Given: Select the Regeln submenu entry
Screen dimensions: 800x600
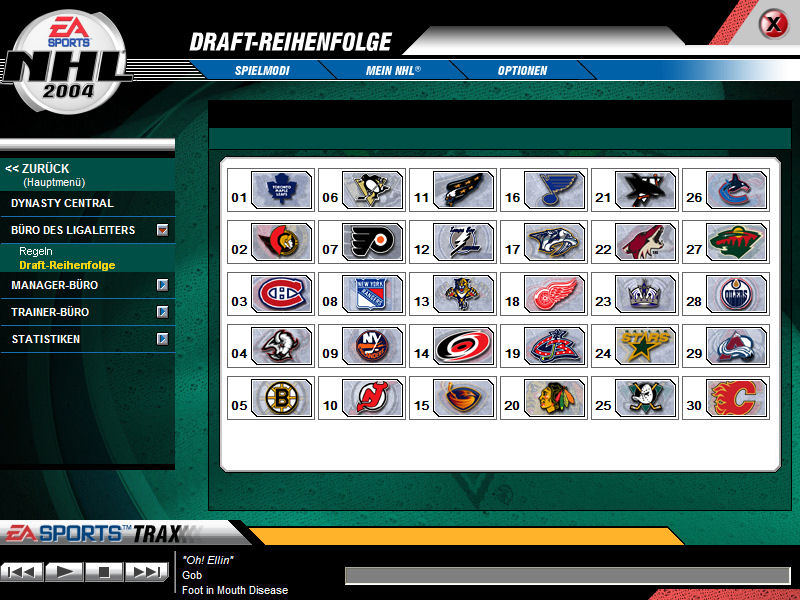Looking at the screenshot, I should pyautogui.click(x=35, y=251).
